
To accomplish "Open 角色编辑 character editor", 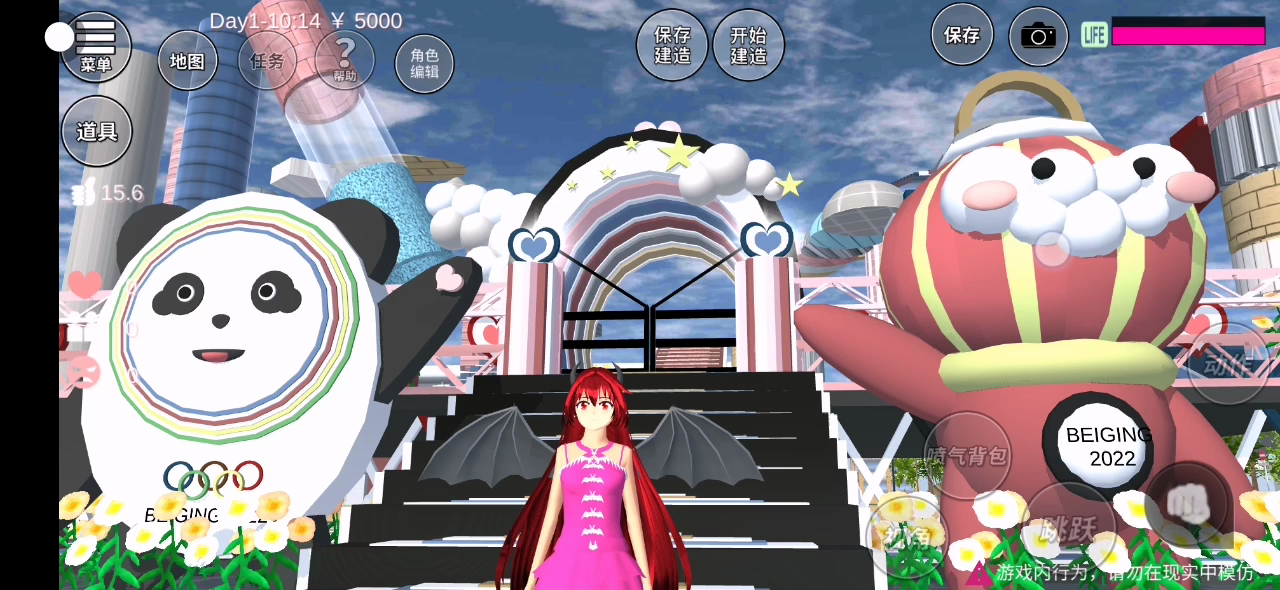I will 424,64.
